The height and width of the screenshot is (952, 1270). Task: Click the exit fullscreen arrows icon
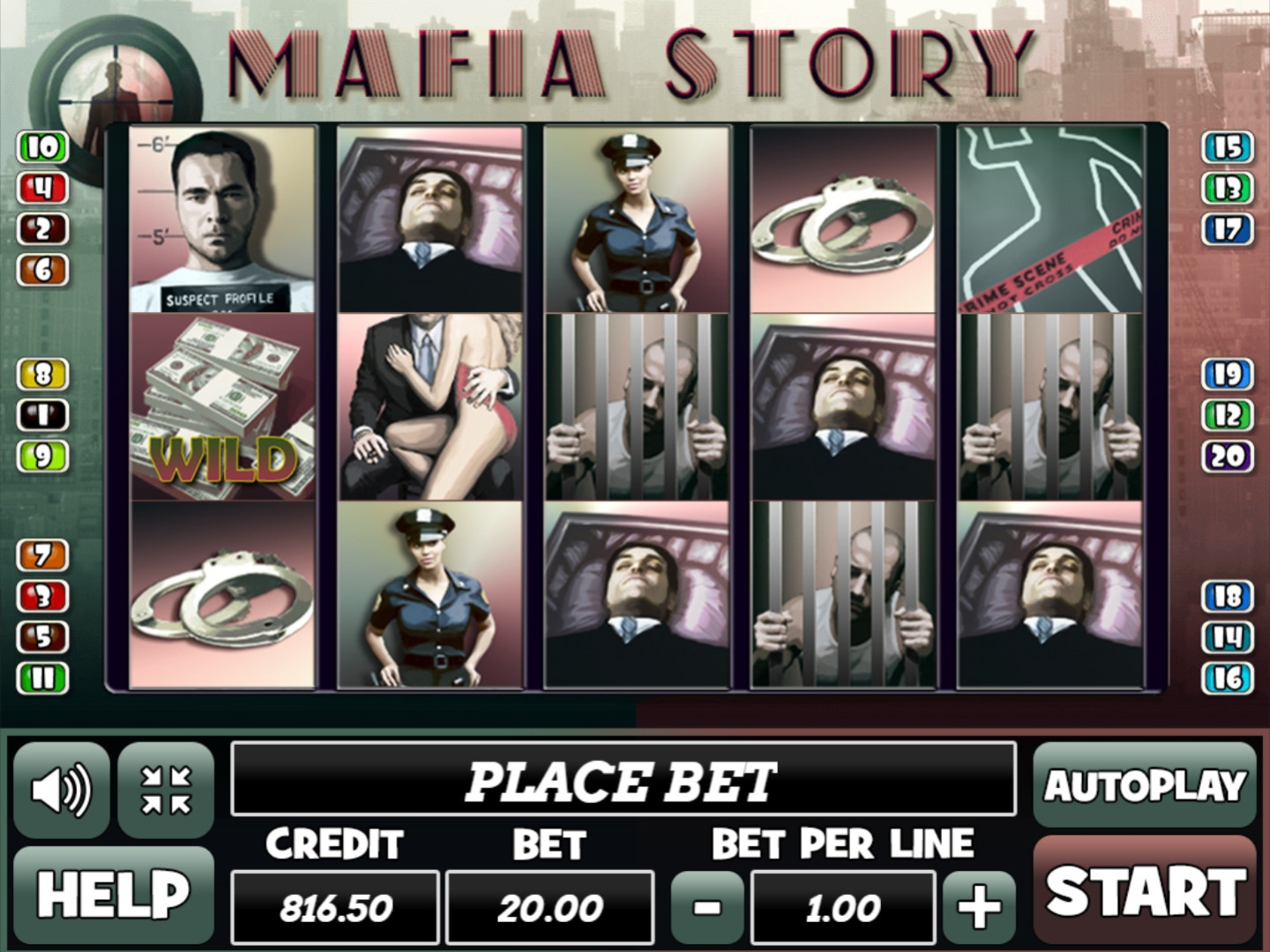pos(166,789)
